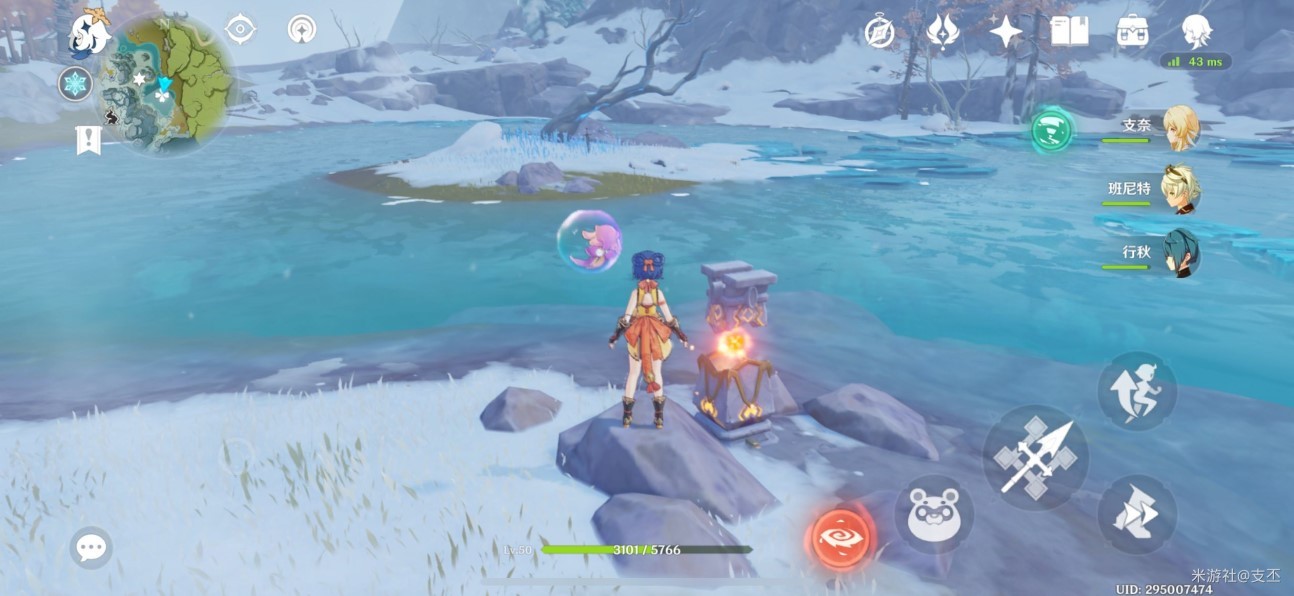1294x596 pixels.
Task: Switch to party member 班尼特
Action: [1181, 189]
